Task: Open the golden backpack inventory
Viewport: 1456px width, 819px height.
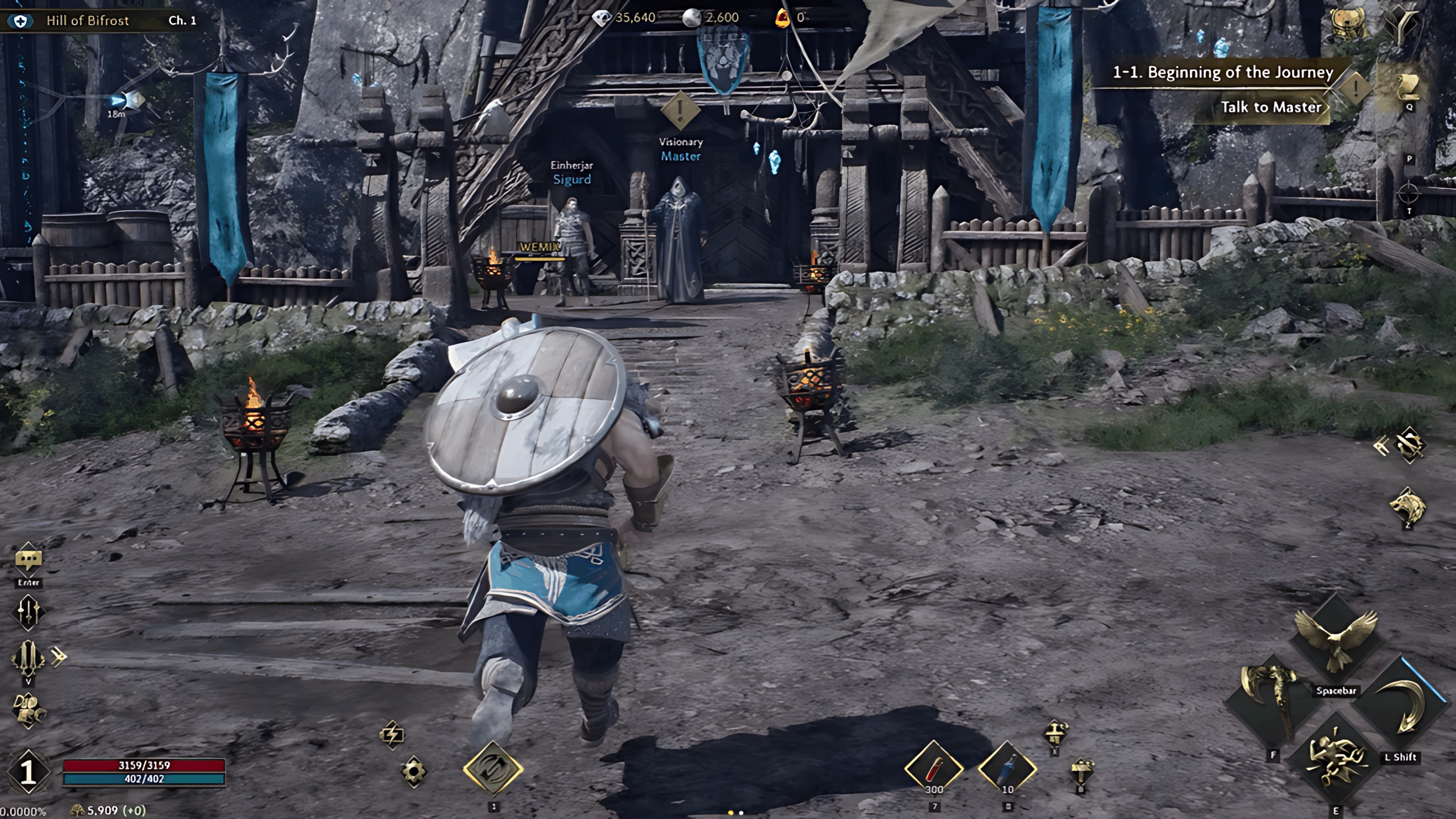Action: [x=1349, y=23]
